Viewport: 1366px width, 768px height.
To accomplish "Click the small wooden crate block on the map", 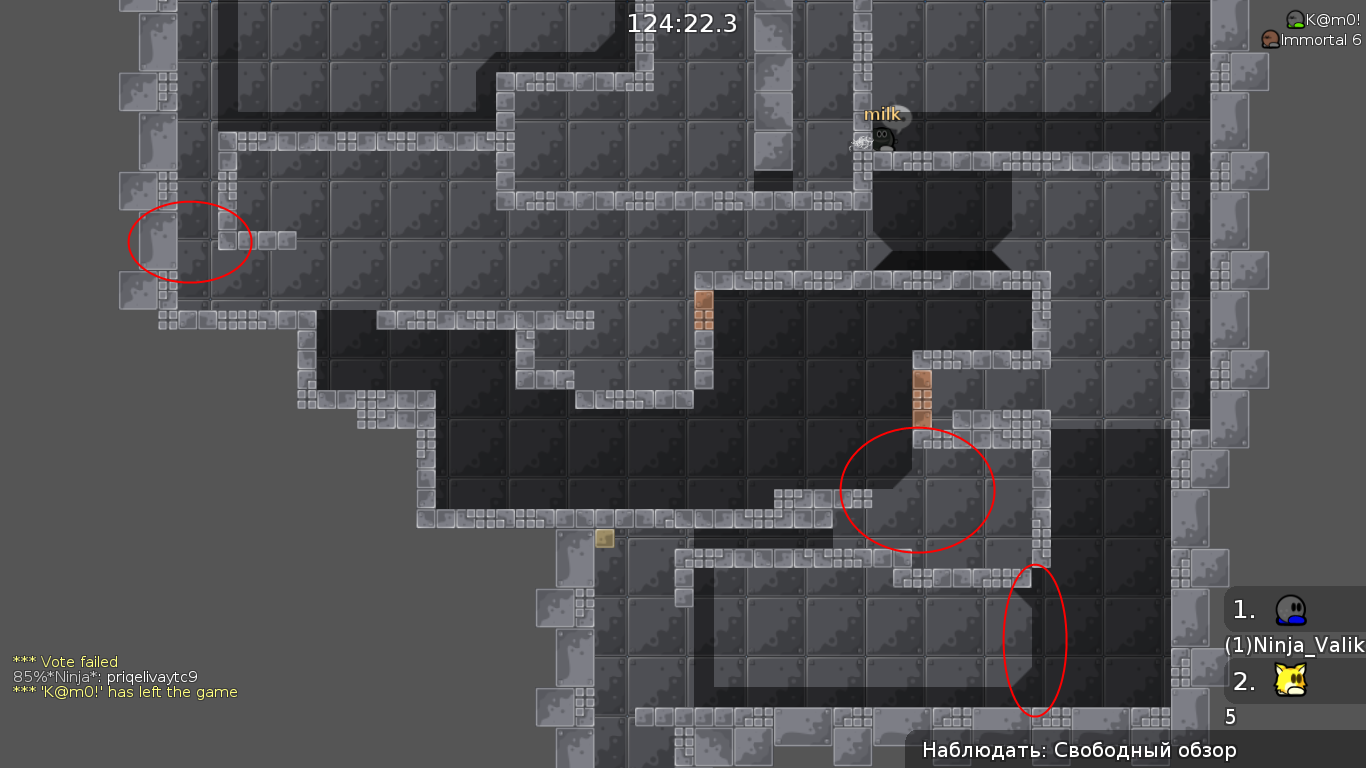I will (605, 539).
